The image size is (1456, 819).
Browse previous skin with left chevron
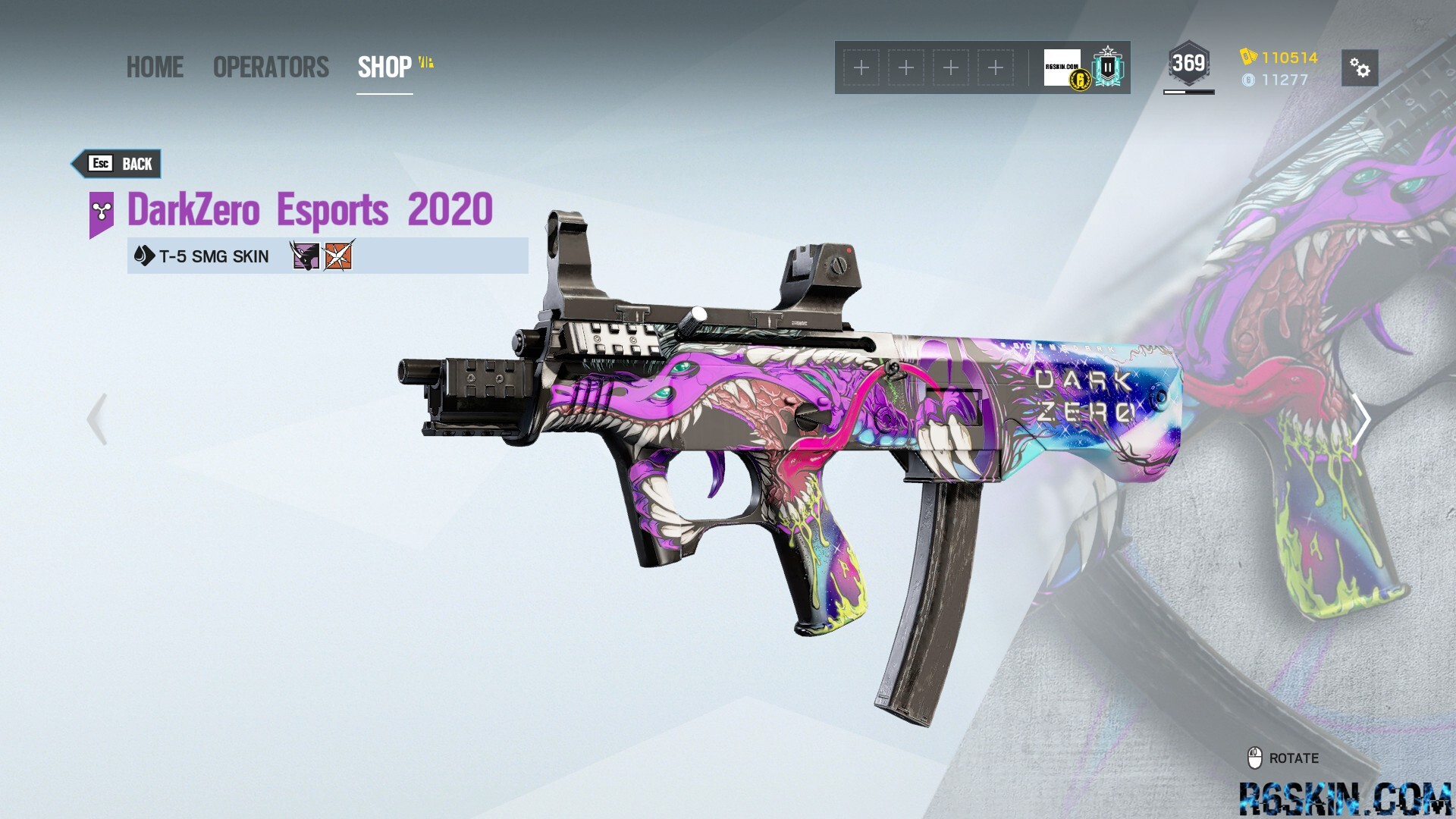coord(96,419)
